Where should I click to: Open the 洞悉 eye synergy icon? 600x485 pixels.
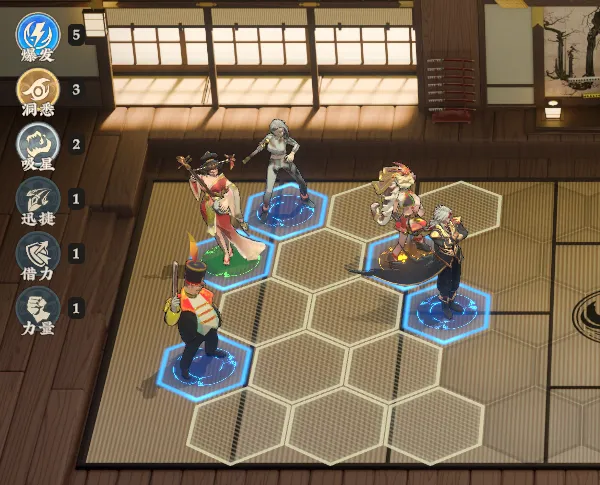tap(37, 89)
